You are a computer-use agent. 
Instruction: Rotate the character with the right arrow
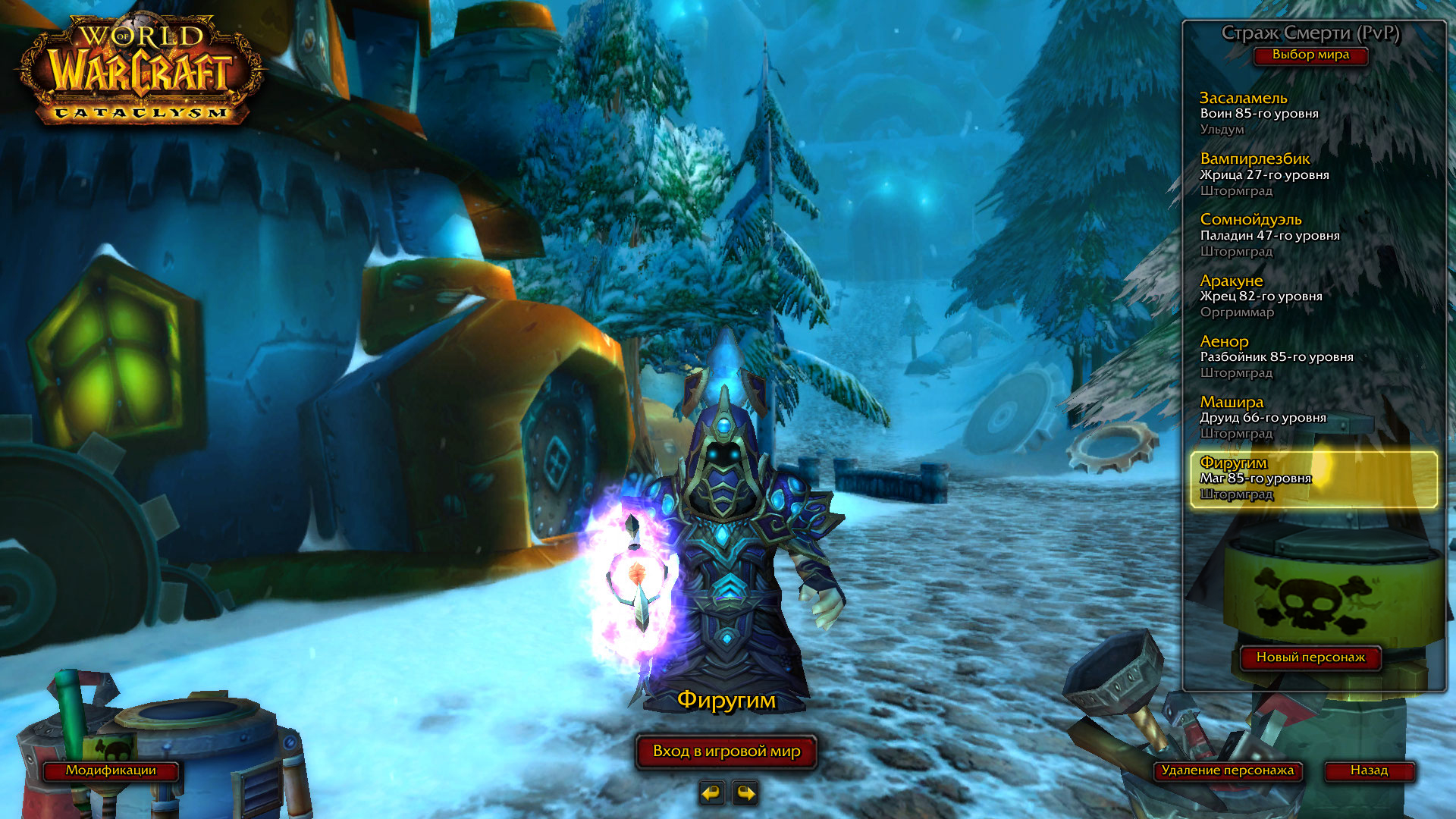745,793
